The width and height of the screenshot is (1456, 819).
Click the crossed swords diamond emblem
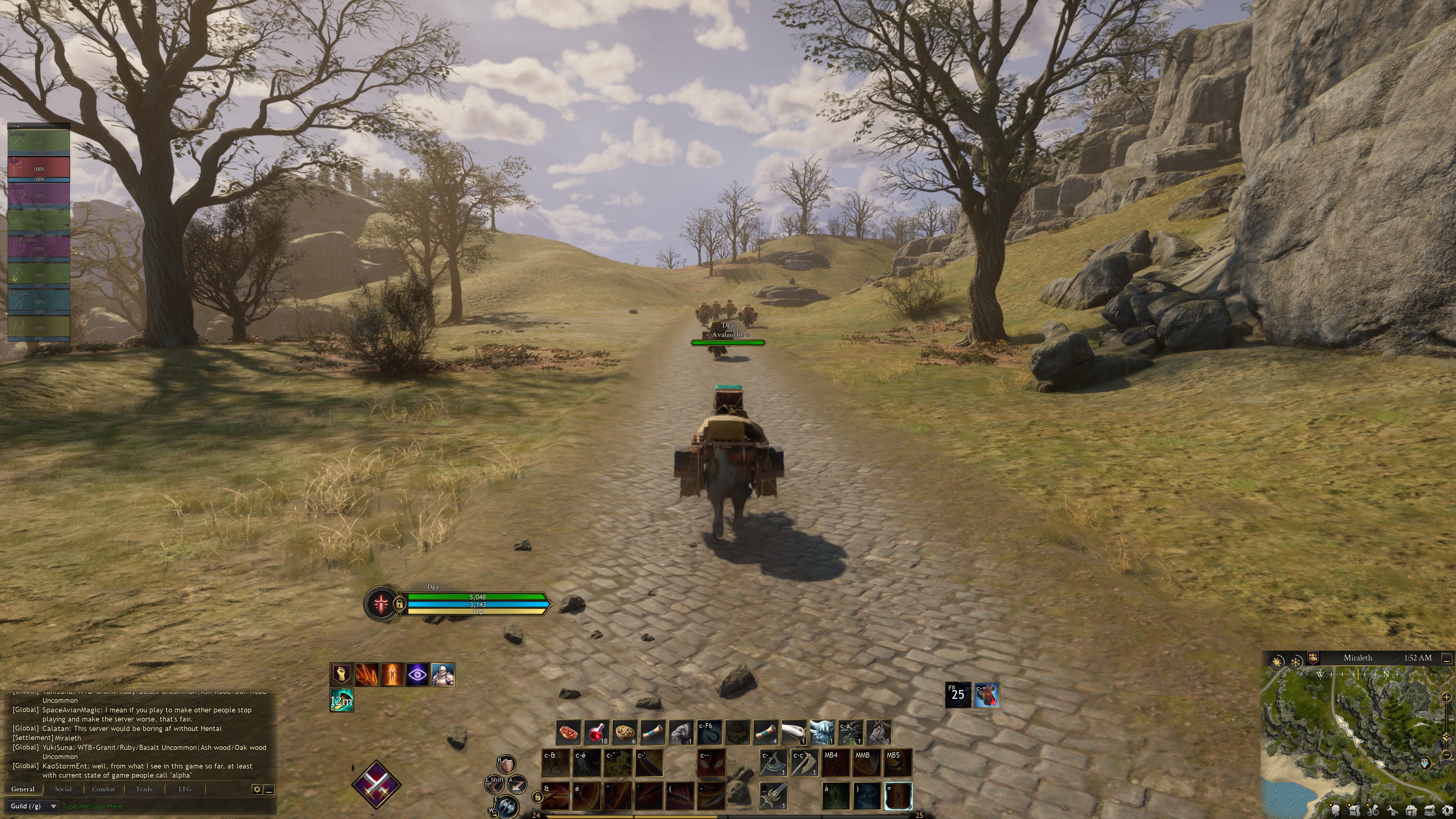(376, 784)
